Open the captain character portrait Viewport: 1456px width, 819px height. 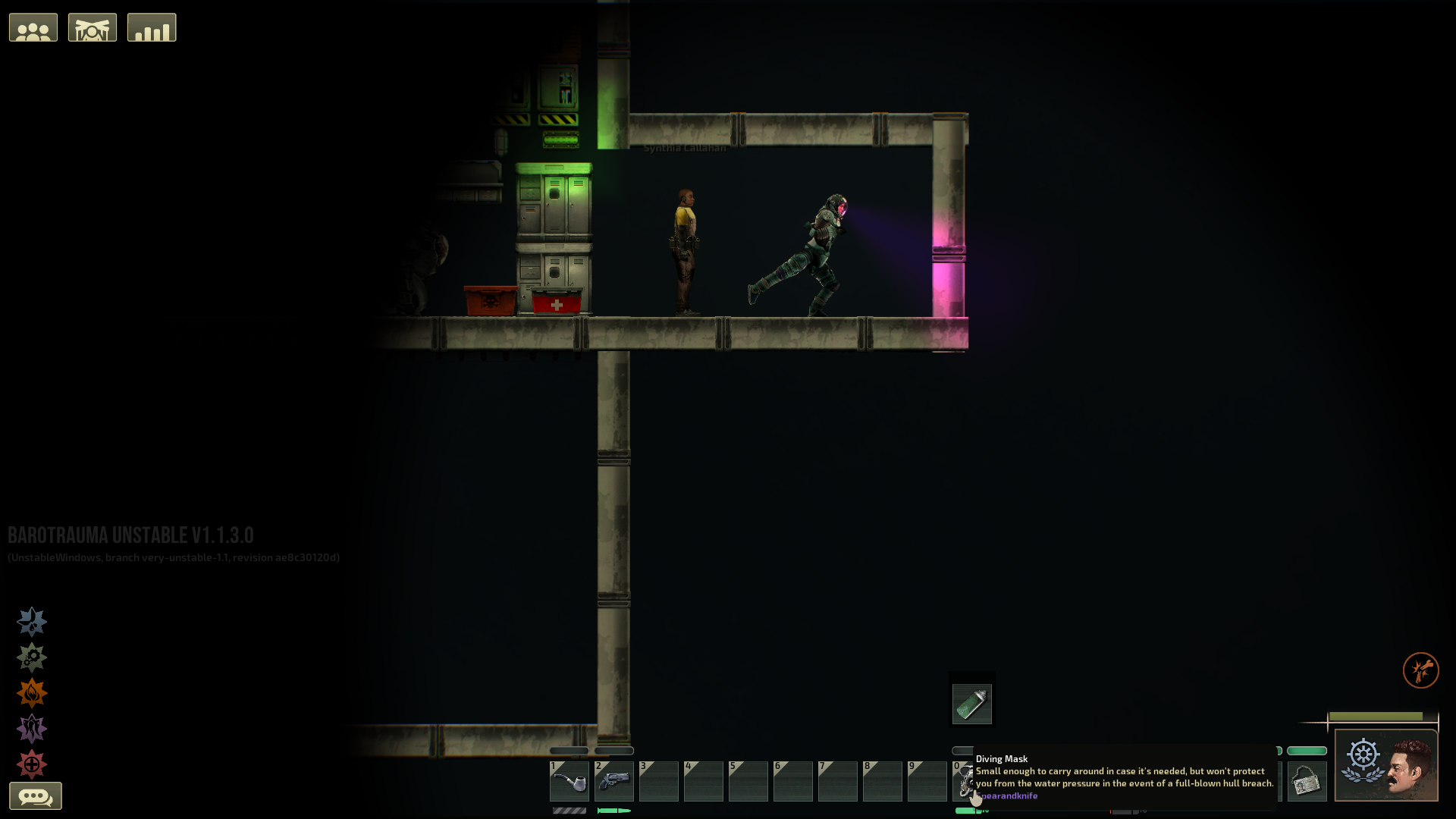[x=1386, y=765]
